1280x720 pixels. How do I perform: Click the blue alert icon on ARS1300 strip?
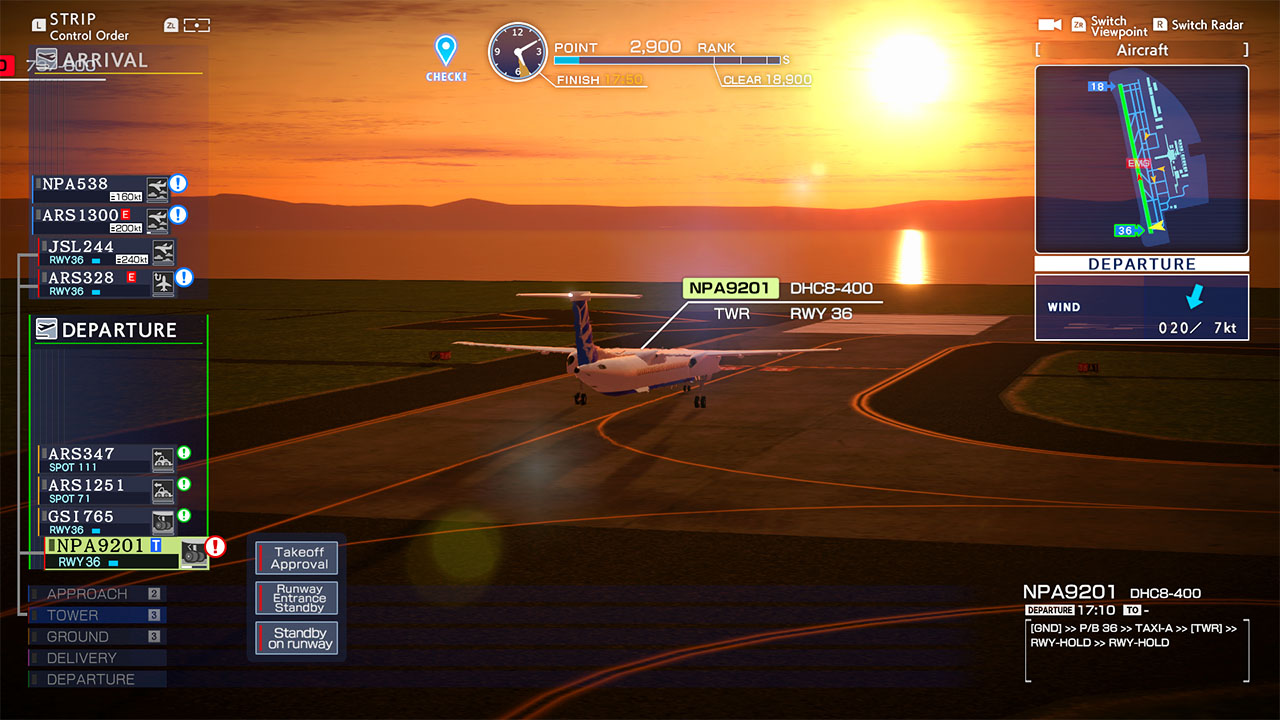point(178,213)
